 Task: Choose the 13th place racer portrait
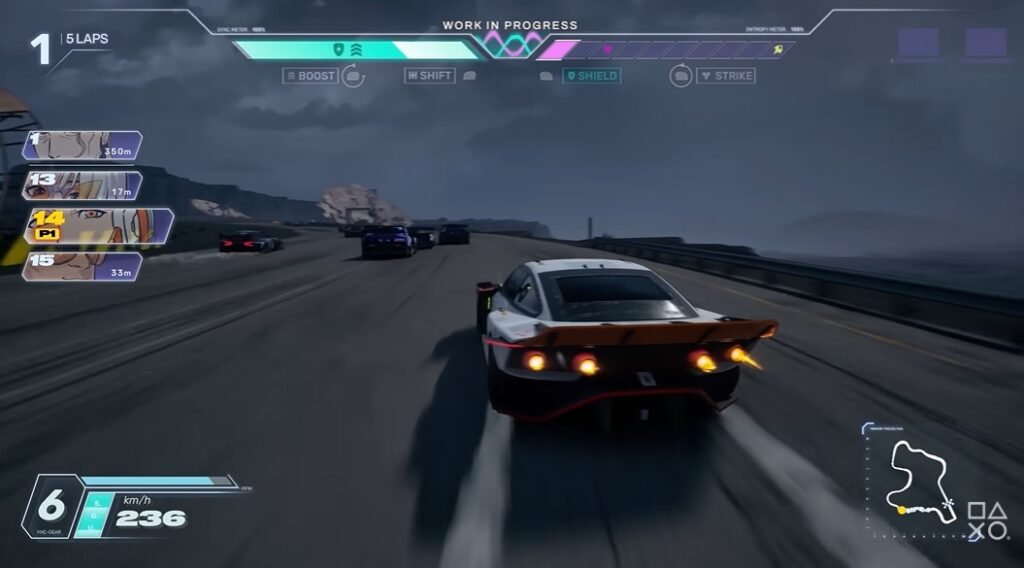82,186
